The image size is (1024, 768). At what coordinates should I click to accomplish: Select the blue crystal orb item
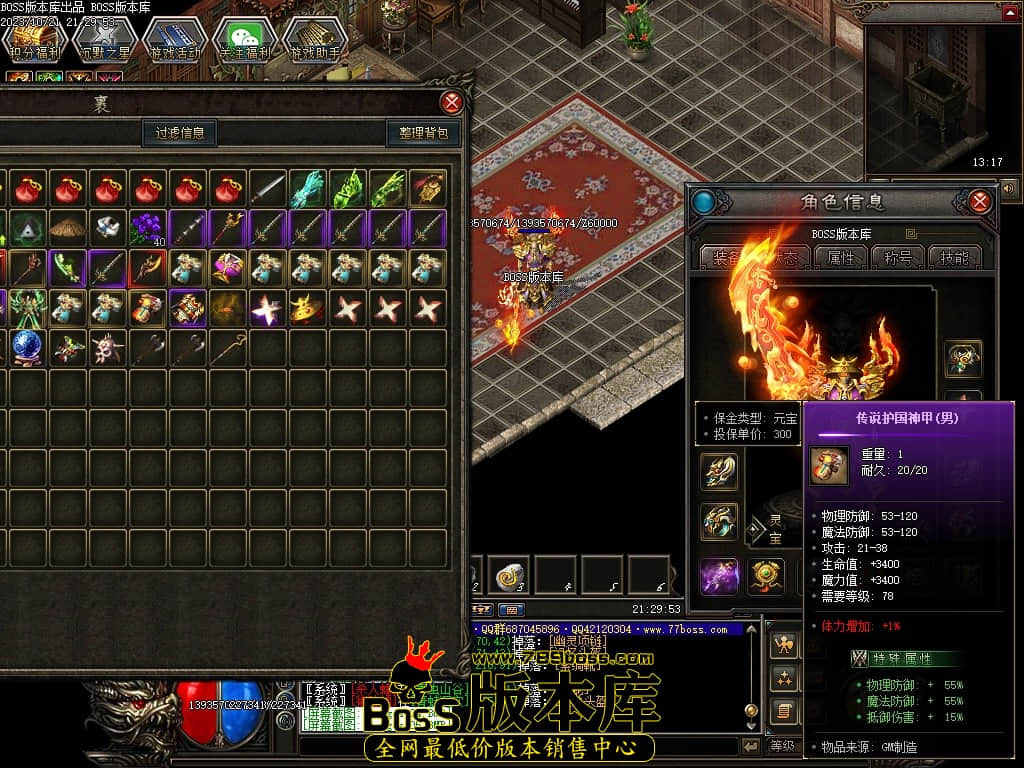[x=28, y=347]
